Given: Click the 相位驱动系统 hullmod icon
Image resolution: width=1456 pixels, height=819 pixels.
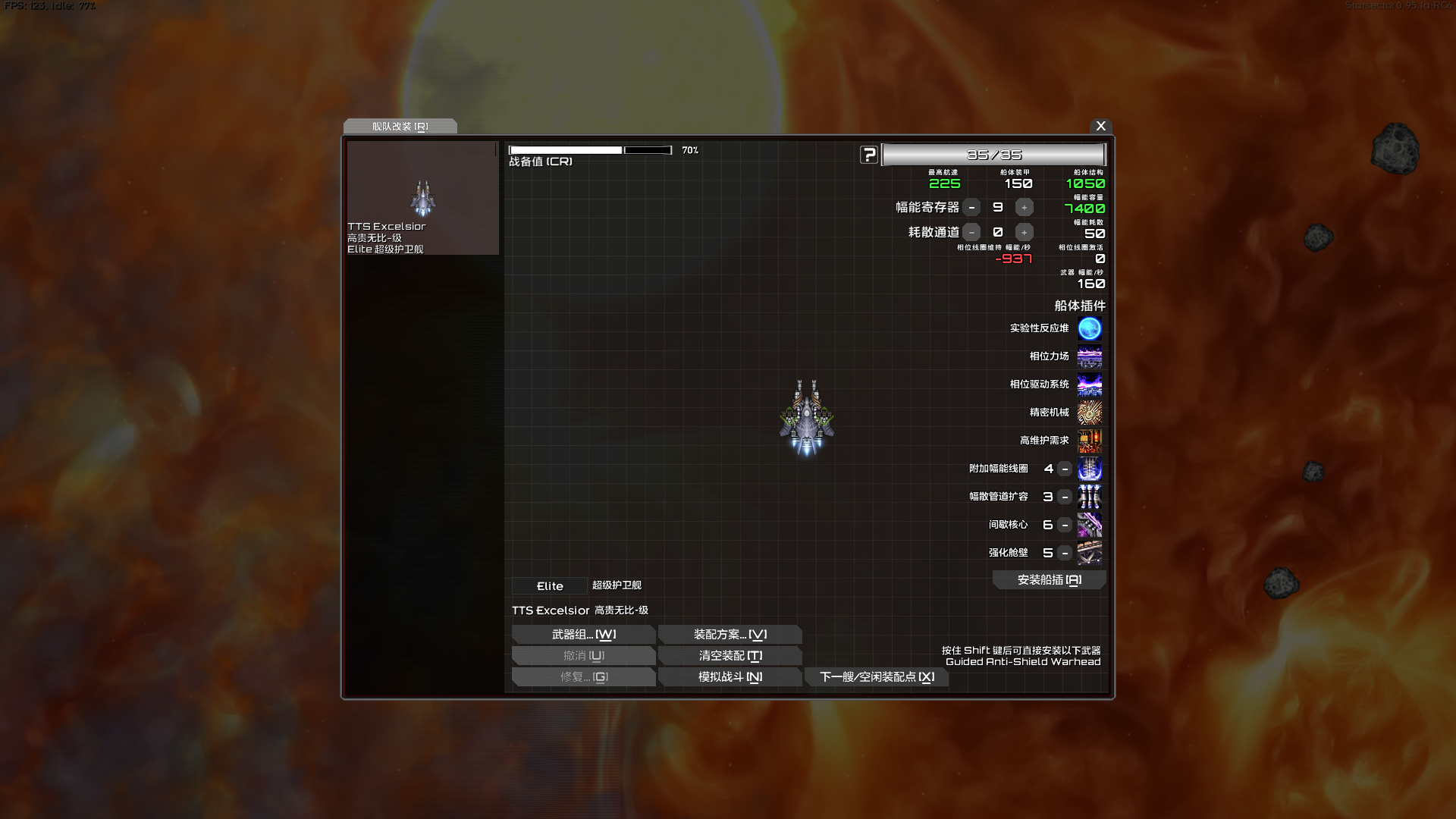Looking at the screenshot, I should tap(1090, 384).
